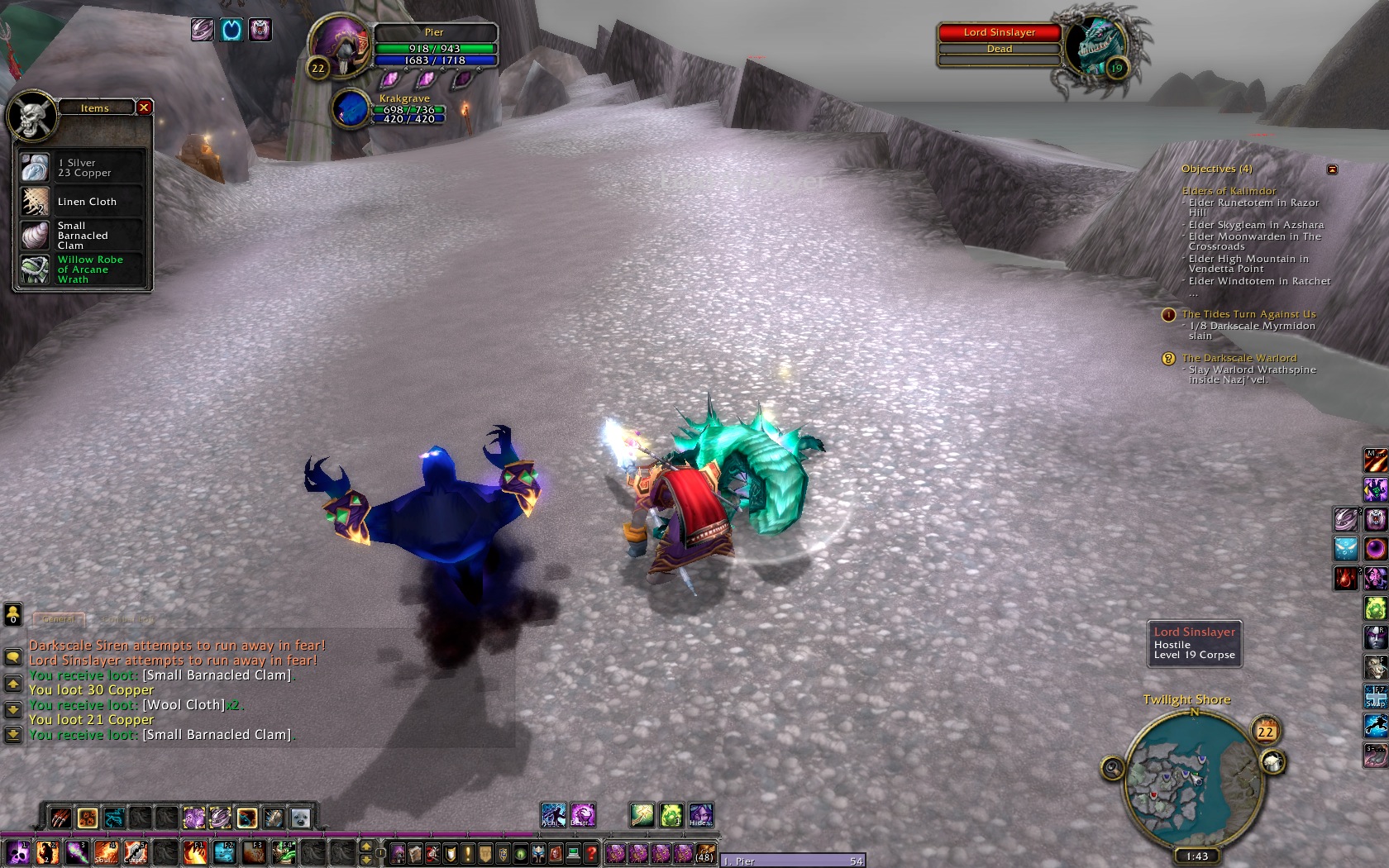
Task: Open The Darkscale Warlord quest entry
Action: [1239, 358]
